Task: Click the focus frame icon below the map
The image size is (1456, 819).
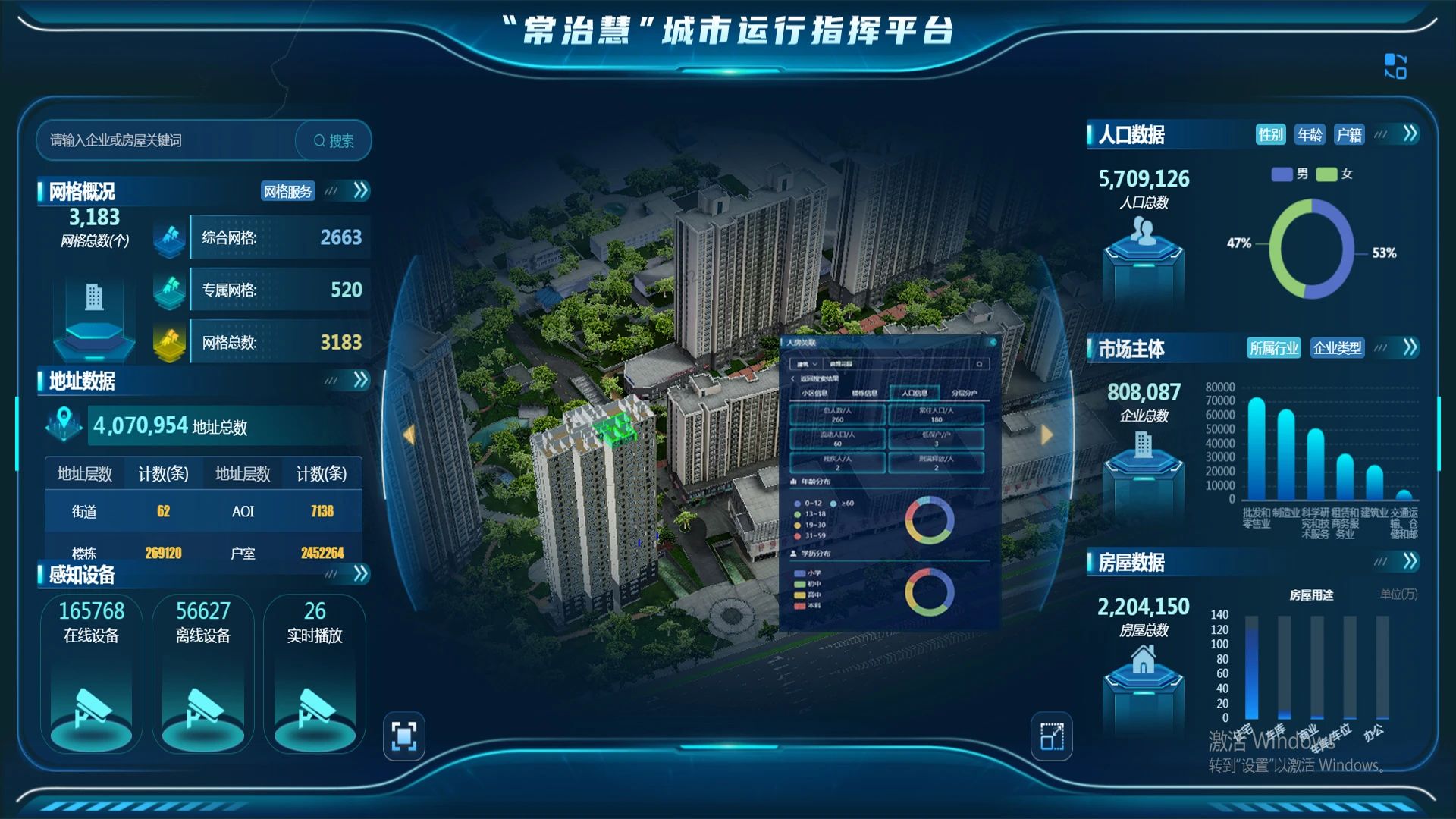Action: tap(404, 736)
